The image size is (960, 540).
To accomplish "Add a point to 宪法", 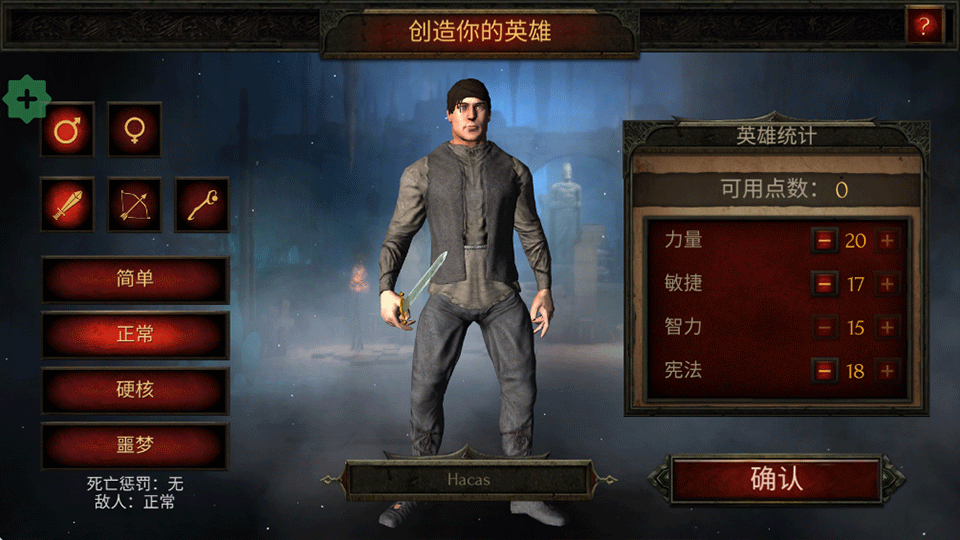I will pyautogui.click(x=887, y=371).
